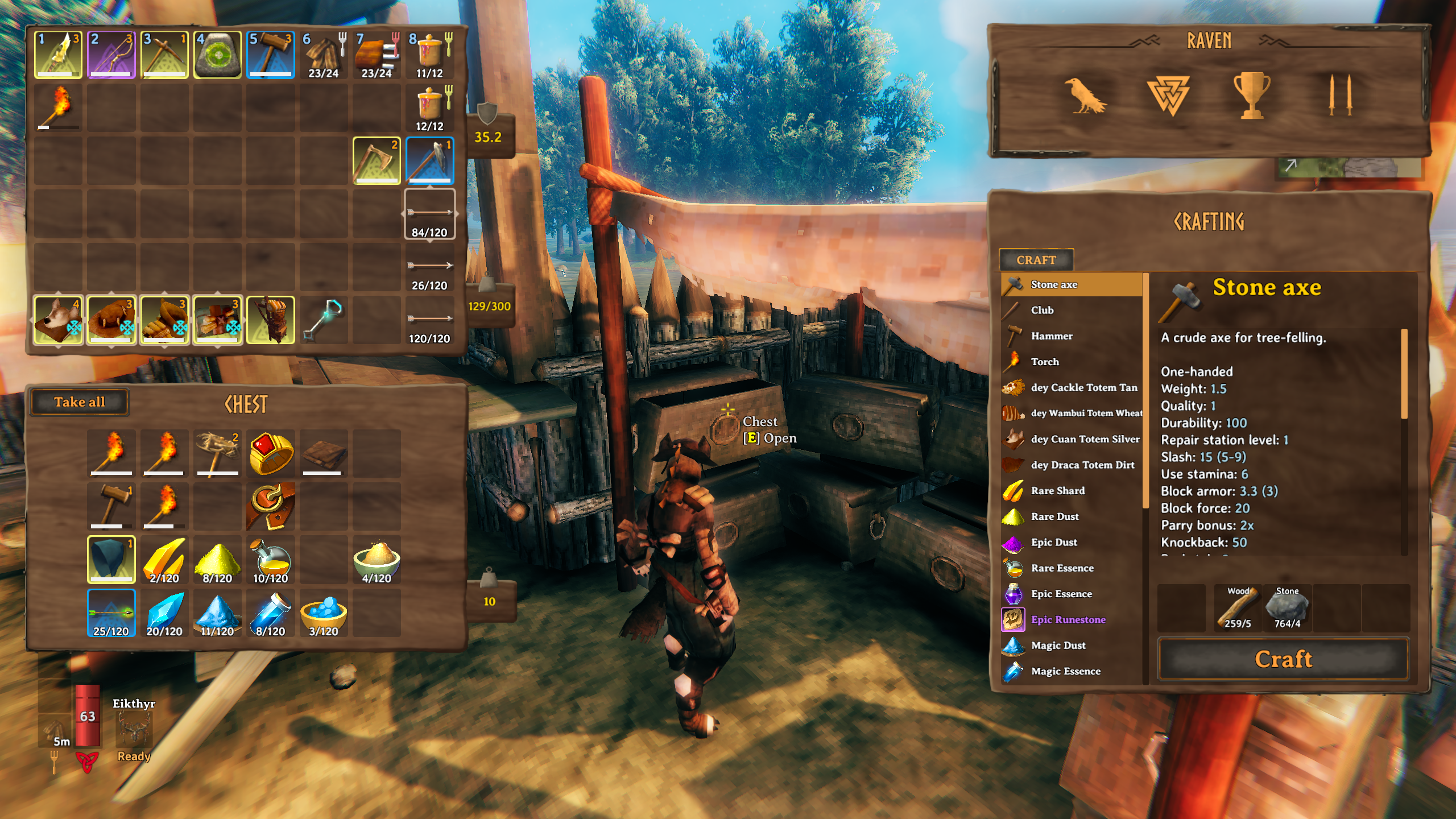
Task: Select the red gem ring in chest
Action: point(271,453)
